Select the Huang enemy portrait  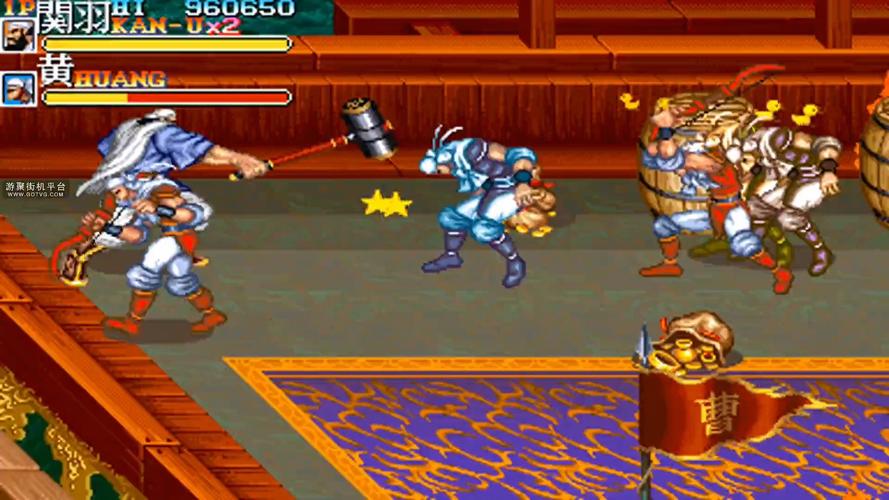(x=19, y=89)
